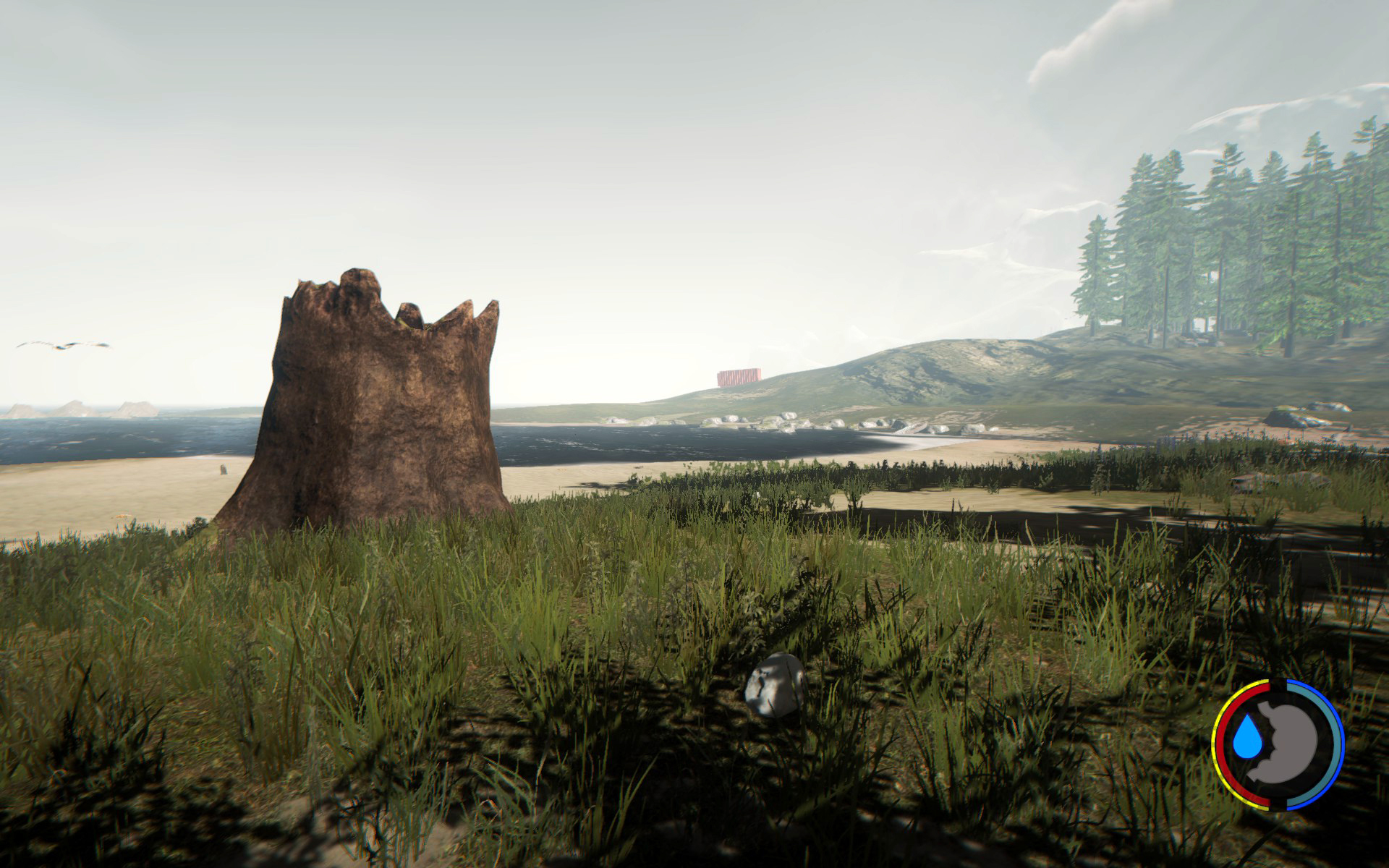Viewport: 1389px width, 868px height.
Task: Click the blue water drop thirst icon
Action: pos(1246,741)
